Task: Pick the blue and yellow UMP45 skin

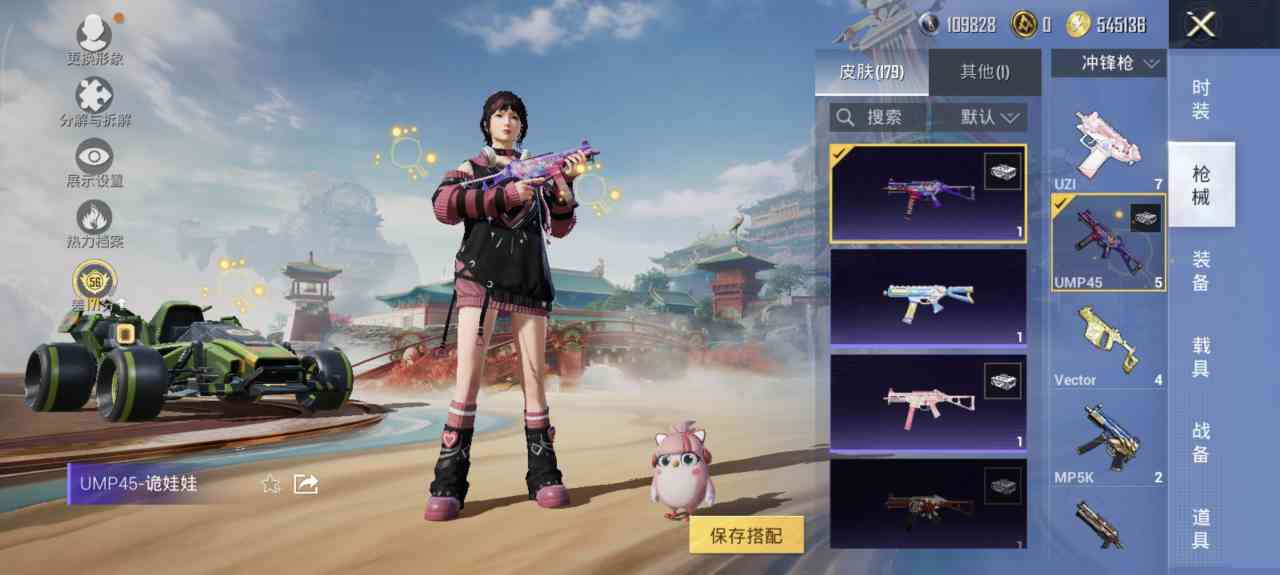Action: (928, 297)
